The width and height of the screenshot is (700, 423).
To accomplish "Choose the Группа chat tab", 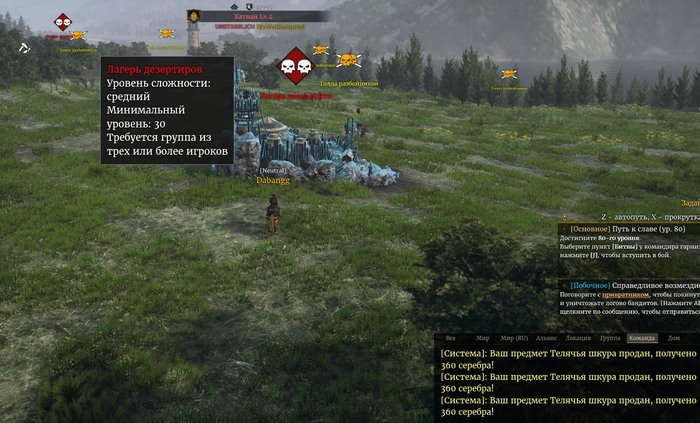I will [610, 339].
